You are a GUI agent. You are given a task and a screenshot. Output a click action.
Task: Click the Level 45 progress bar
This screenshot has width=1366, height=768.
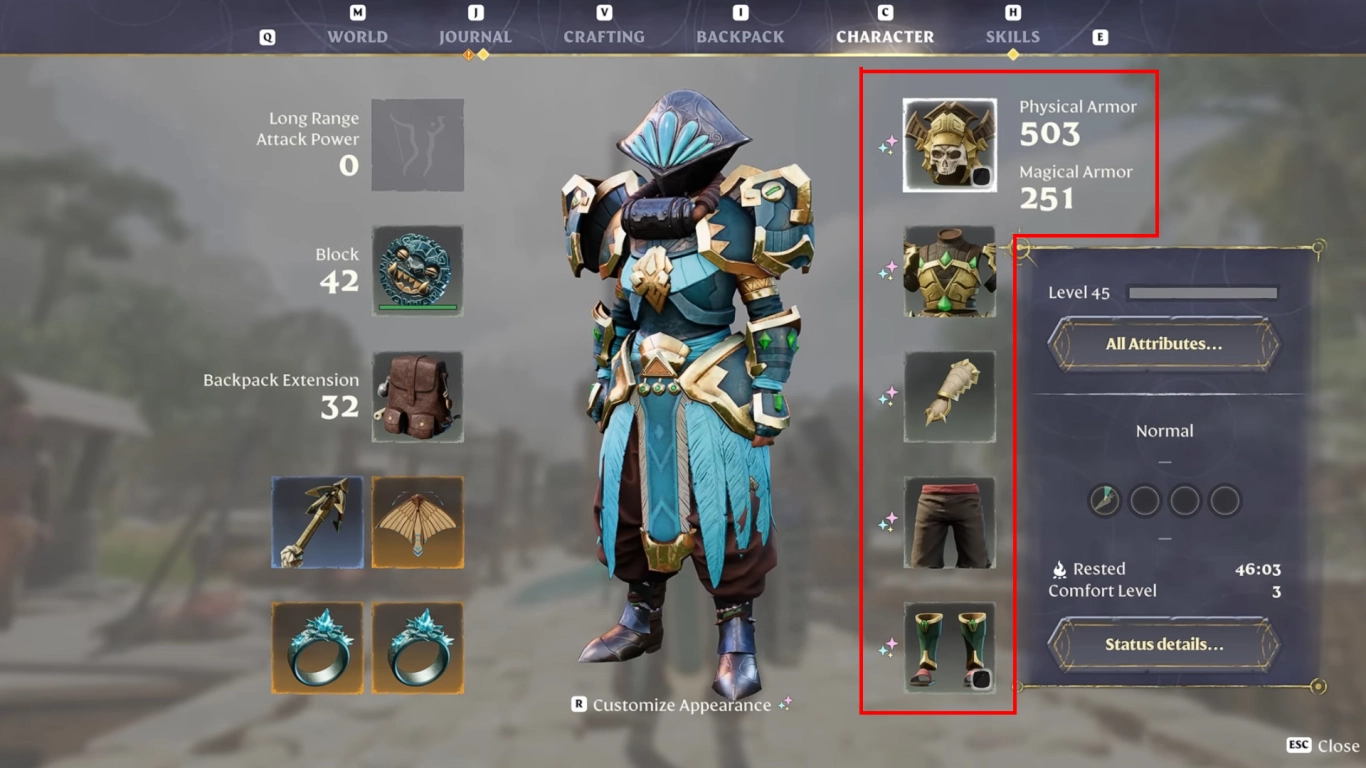pyautogui.click(x=1203, y=292)
